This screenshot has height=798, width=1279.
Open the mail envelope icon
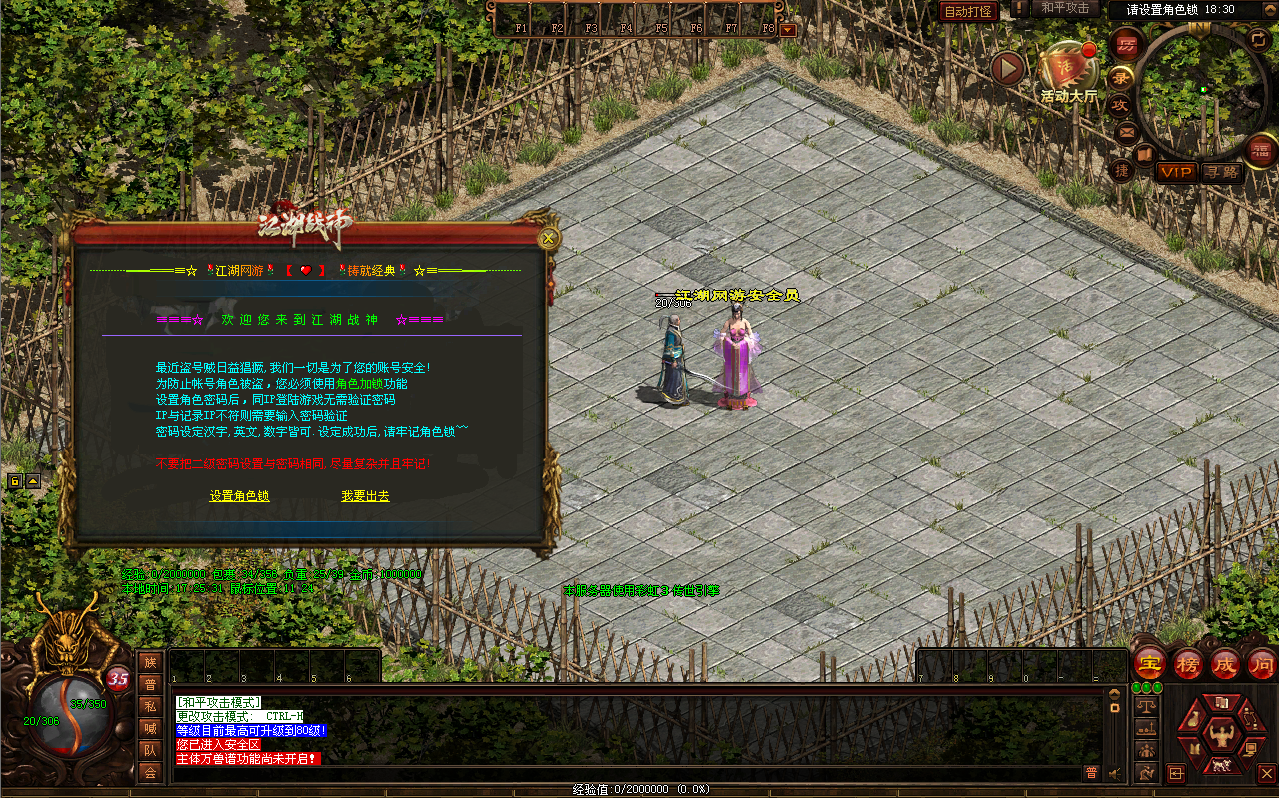[x=1127, y=131]
